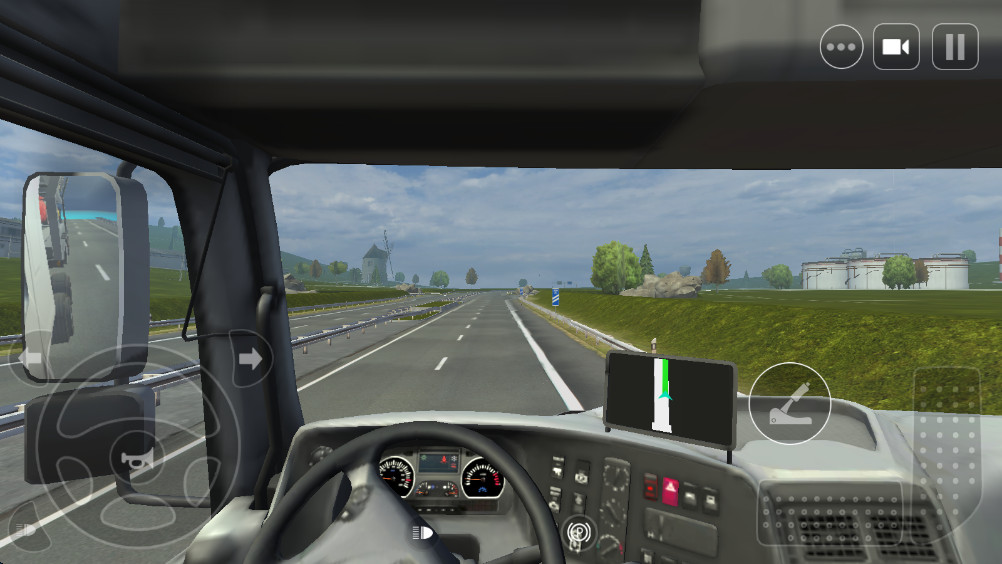This screenshot has height=564, width=1002.
Task: Toggle headlights button beside the steering control
Action: (24, 529)
